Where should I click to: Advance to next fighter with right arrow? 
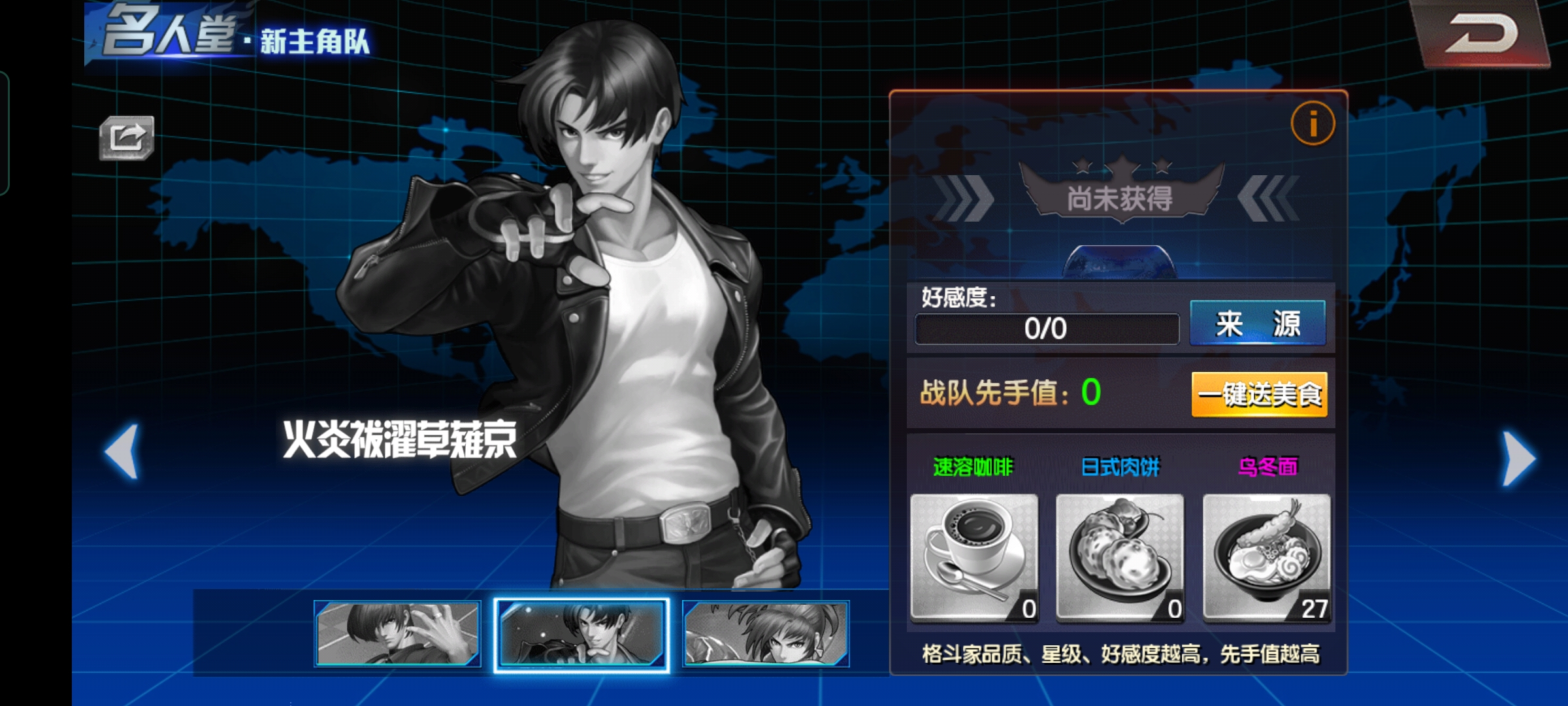coord(1518,458)
